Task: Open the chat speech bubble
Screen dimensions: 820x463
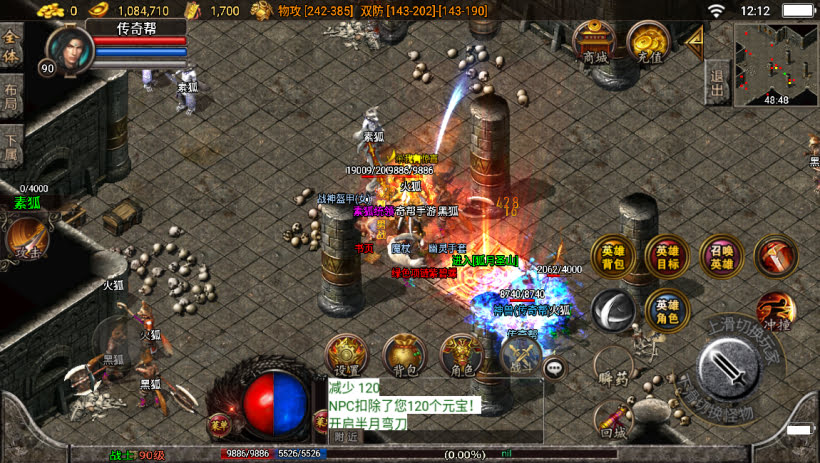Action: pyautogui.click(x=554, y=368)
